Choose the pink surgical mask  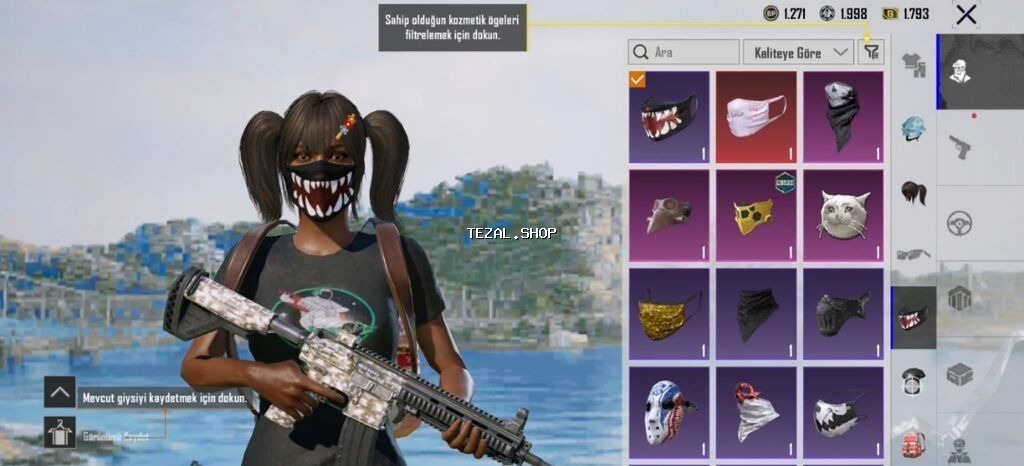click(x=756, y=117)
